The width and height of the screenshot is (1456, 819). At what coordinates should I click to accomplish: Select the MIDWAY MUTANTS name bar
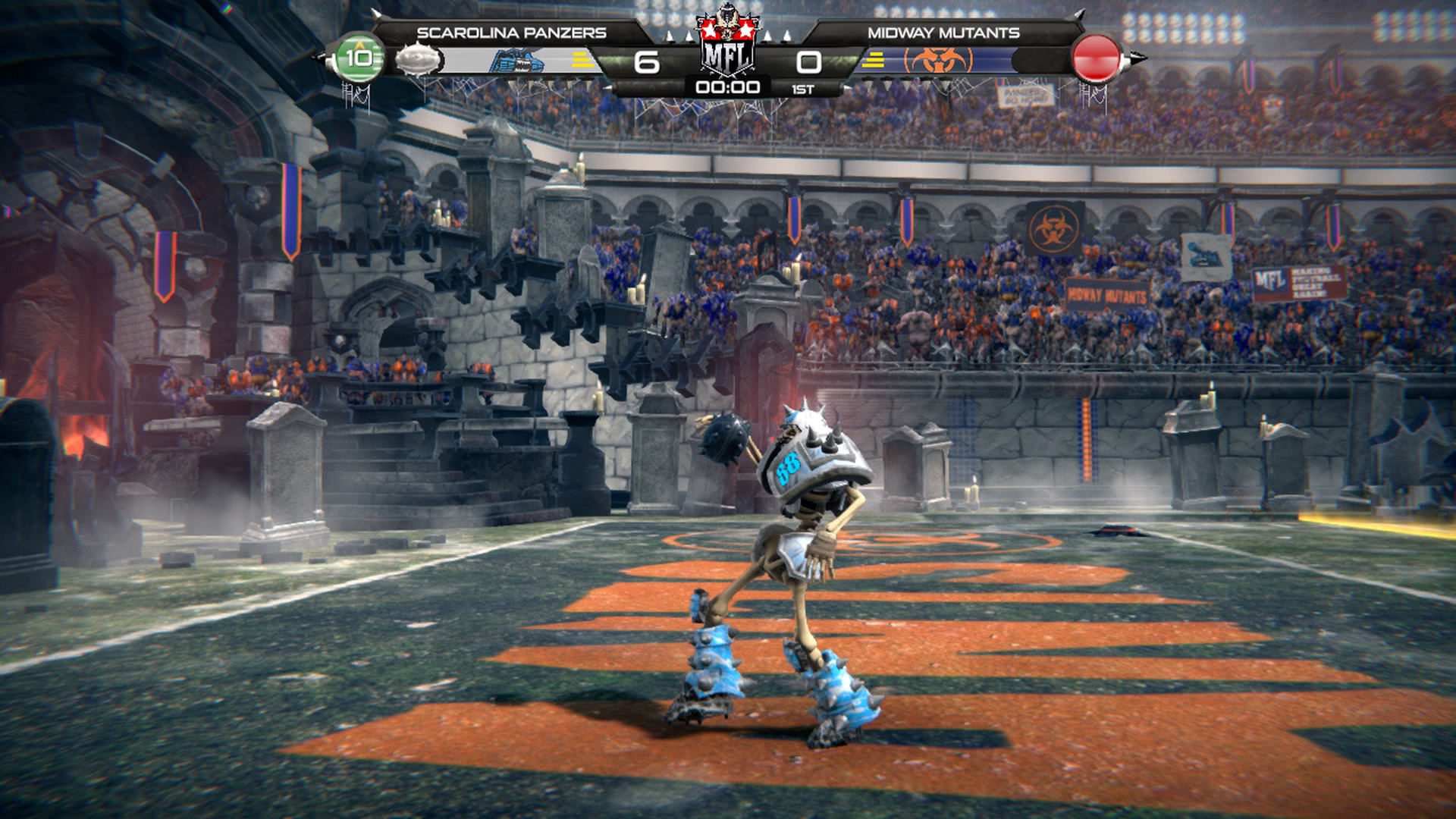click(x=943, y=30)
